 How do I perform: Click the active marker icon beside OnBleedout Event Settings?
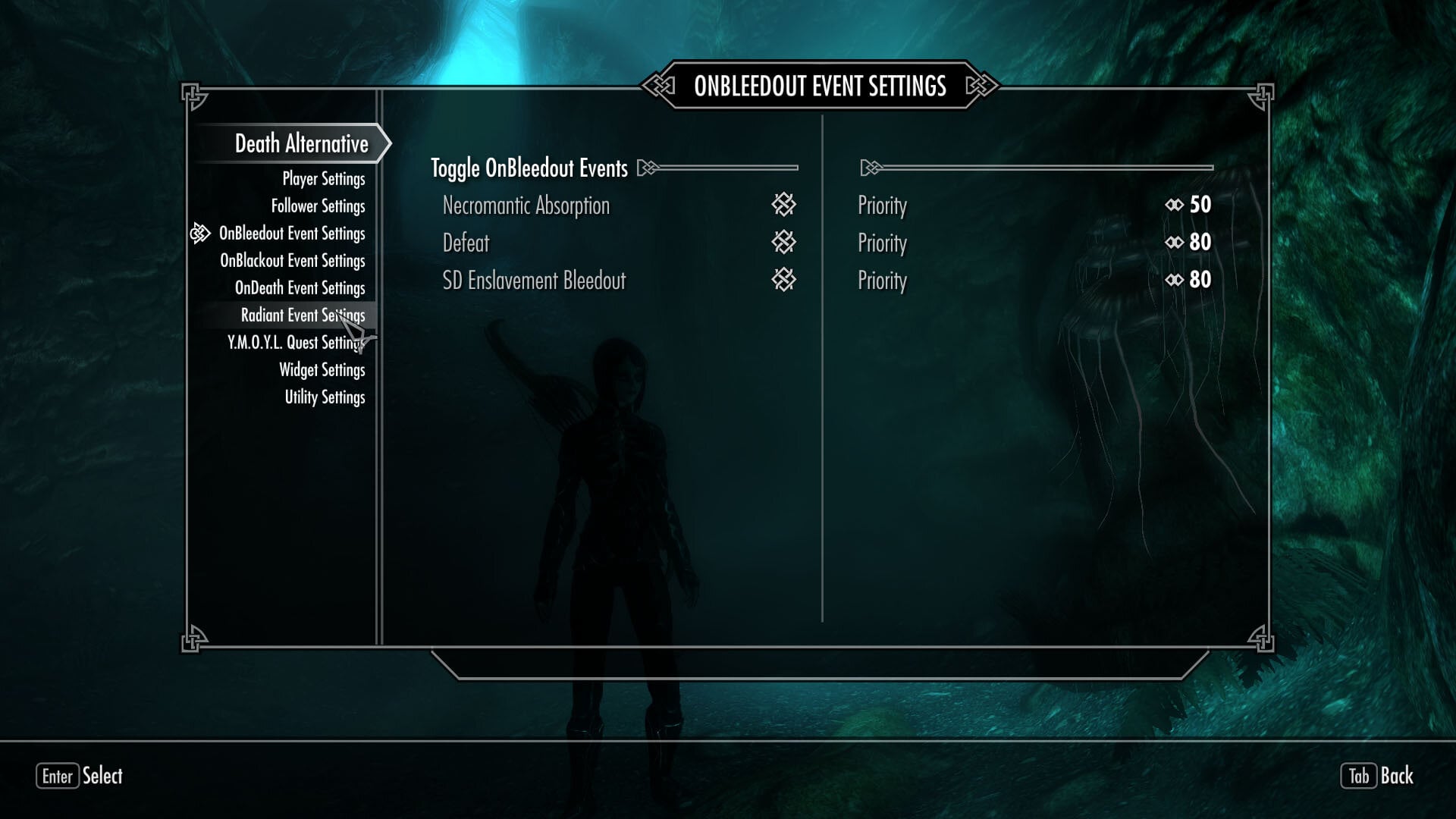coord(200,234)
